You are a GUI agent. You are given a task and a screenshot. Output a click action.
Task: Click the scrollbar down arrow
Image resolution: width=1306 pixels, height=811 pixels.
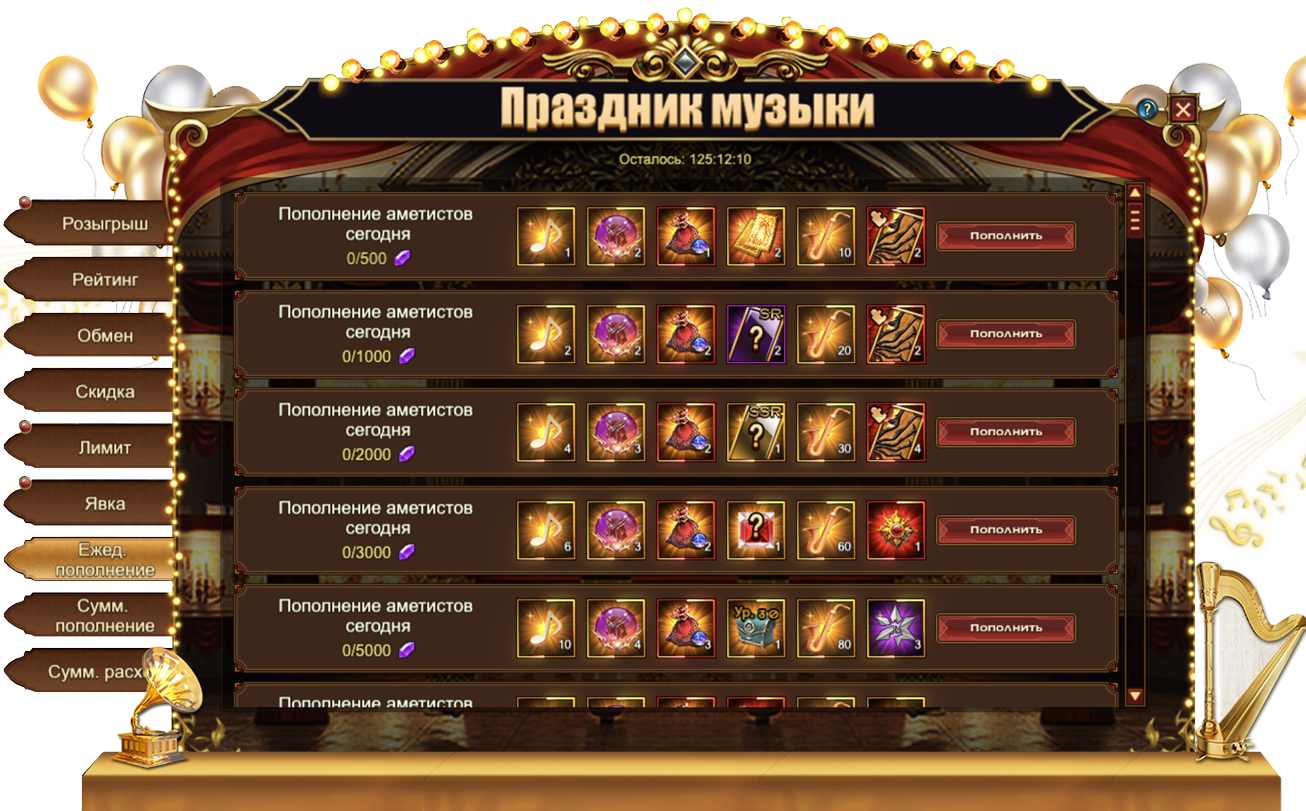click(1135, 695)
